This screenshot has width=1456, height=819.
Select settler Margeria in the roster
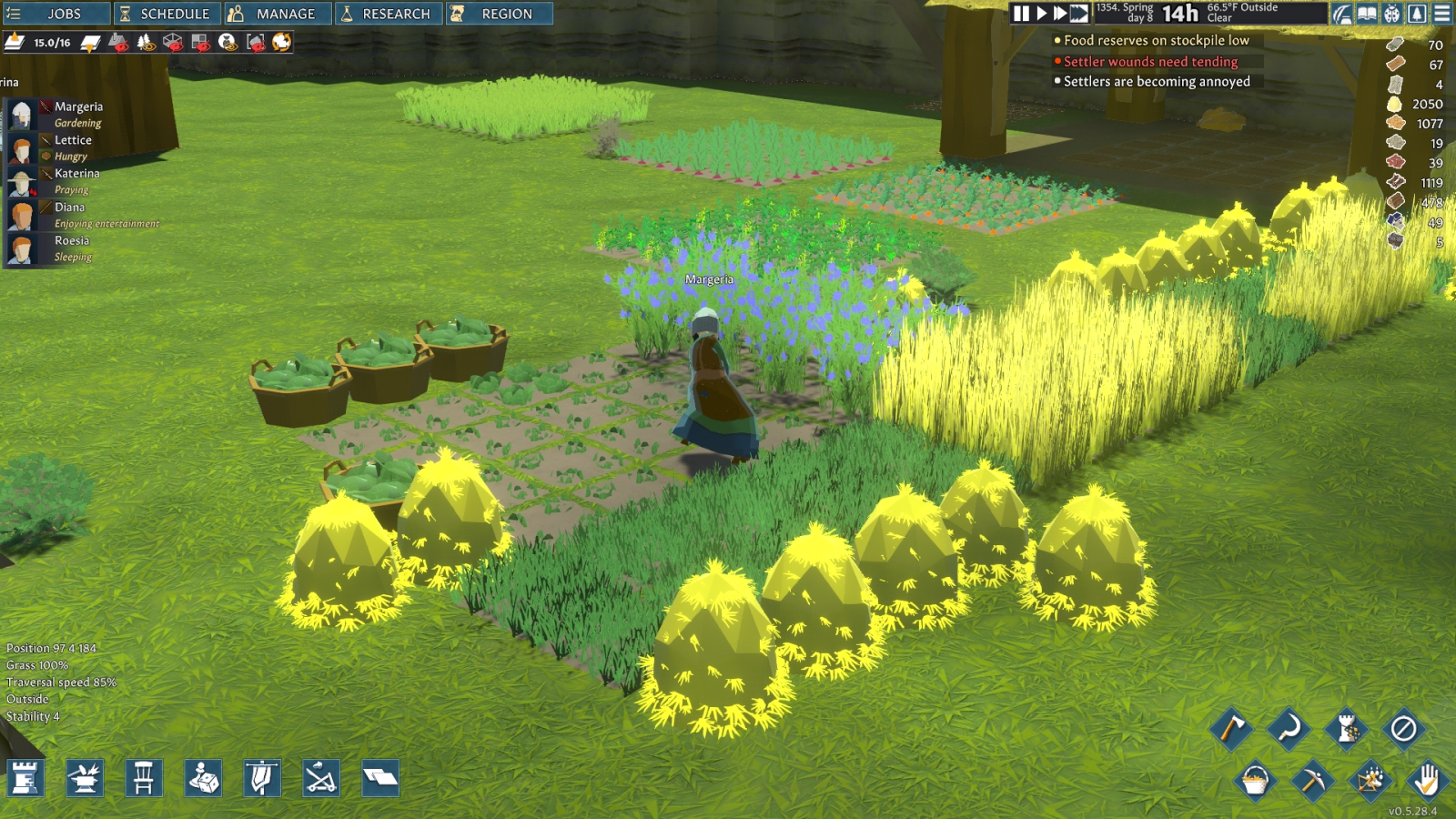click(x=78, y=106)
